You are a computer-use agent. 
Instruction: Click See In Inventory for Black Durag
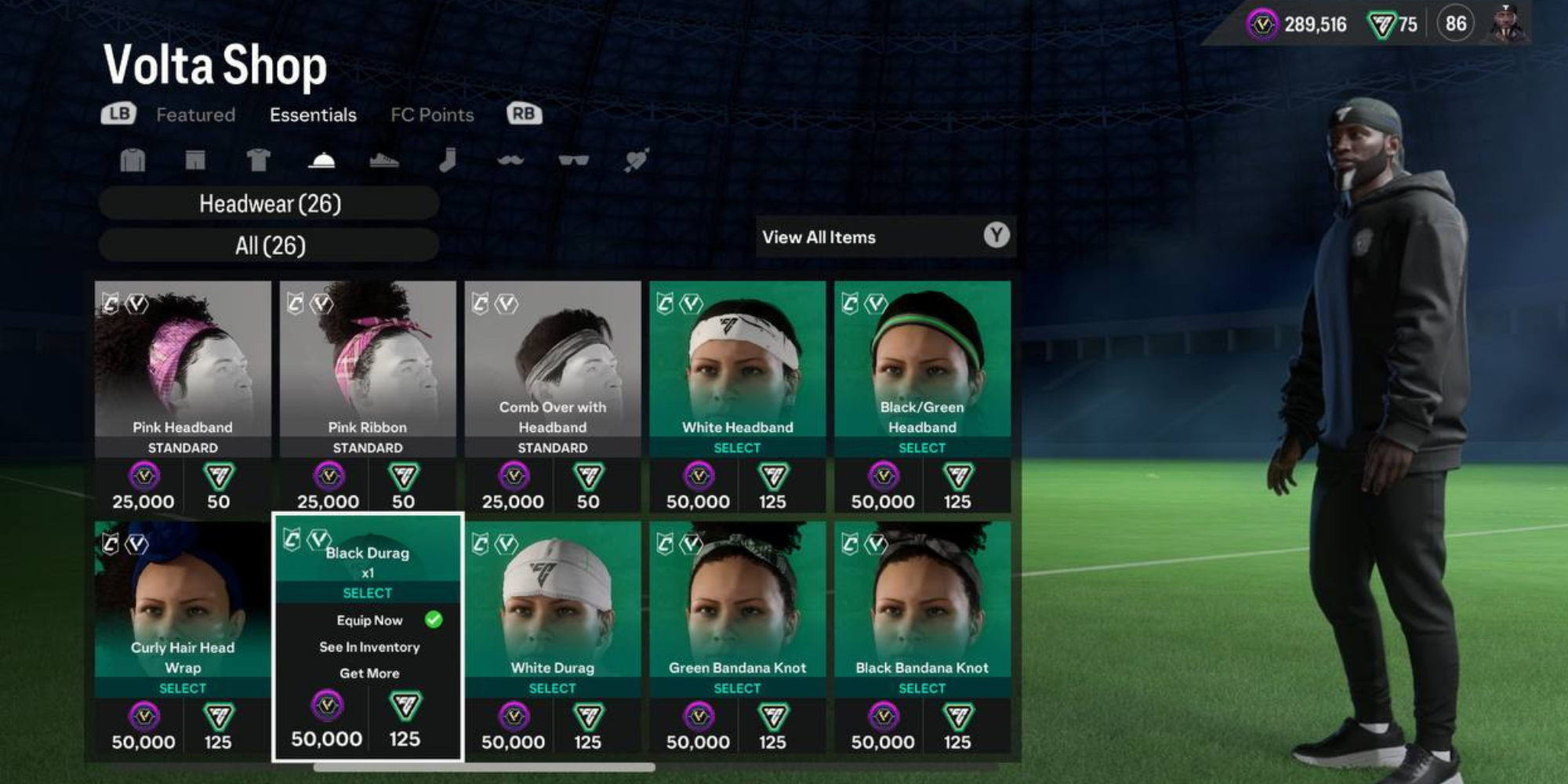pos(368,646)
